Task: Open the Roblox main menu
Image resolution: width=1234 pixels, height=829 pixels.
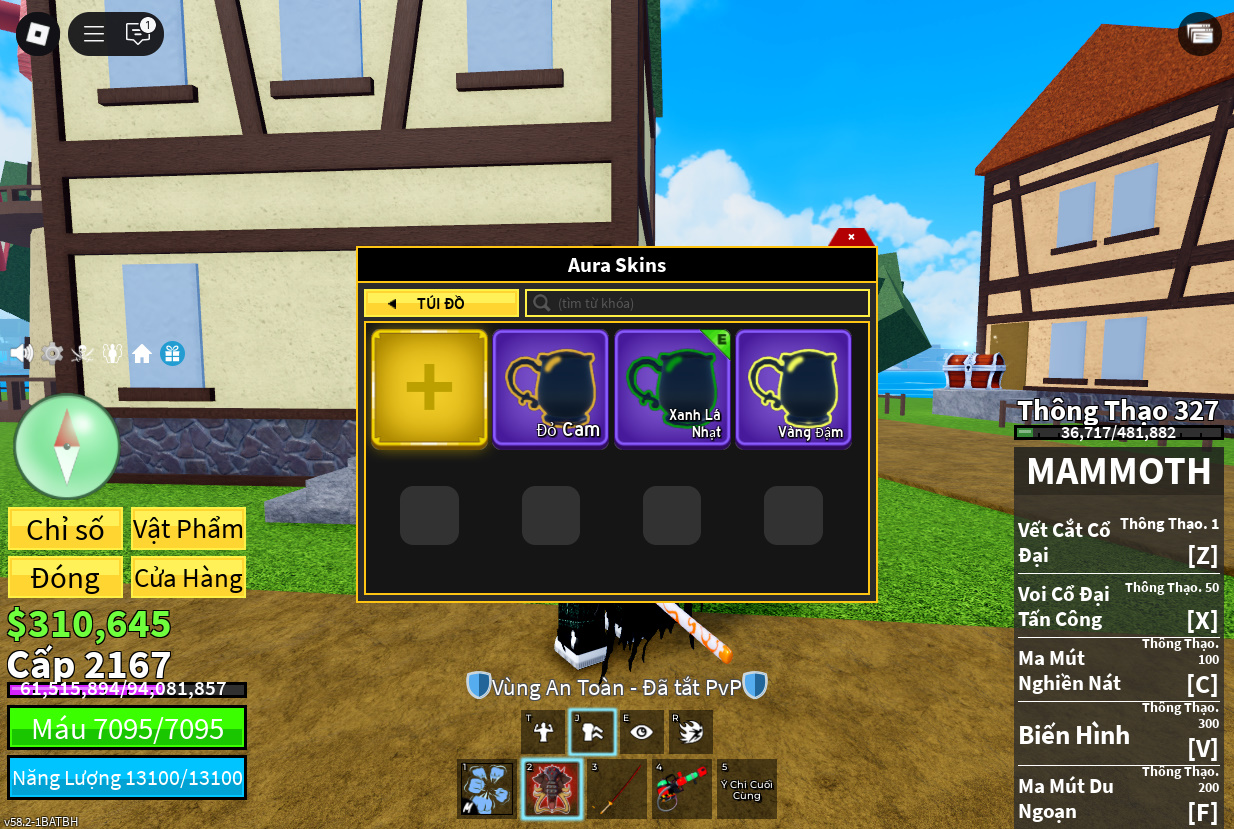Action: [38, 34]
